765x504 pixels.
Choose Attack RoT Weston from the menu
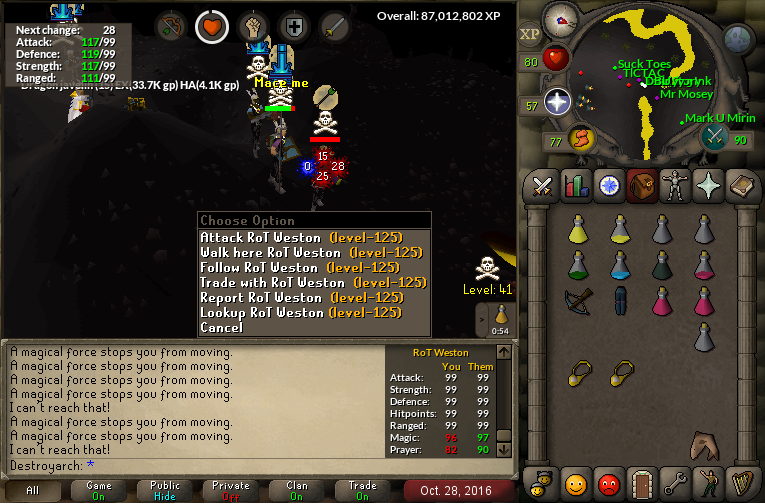(x=300, y=238)
